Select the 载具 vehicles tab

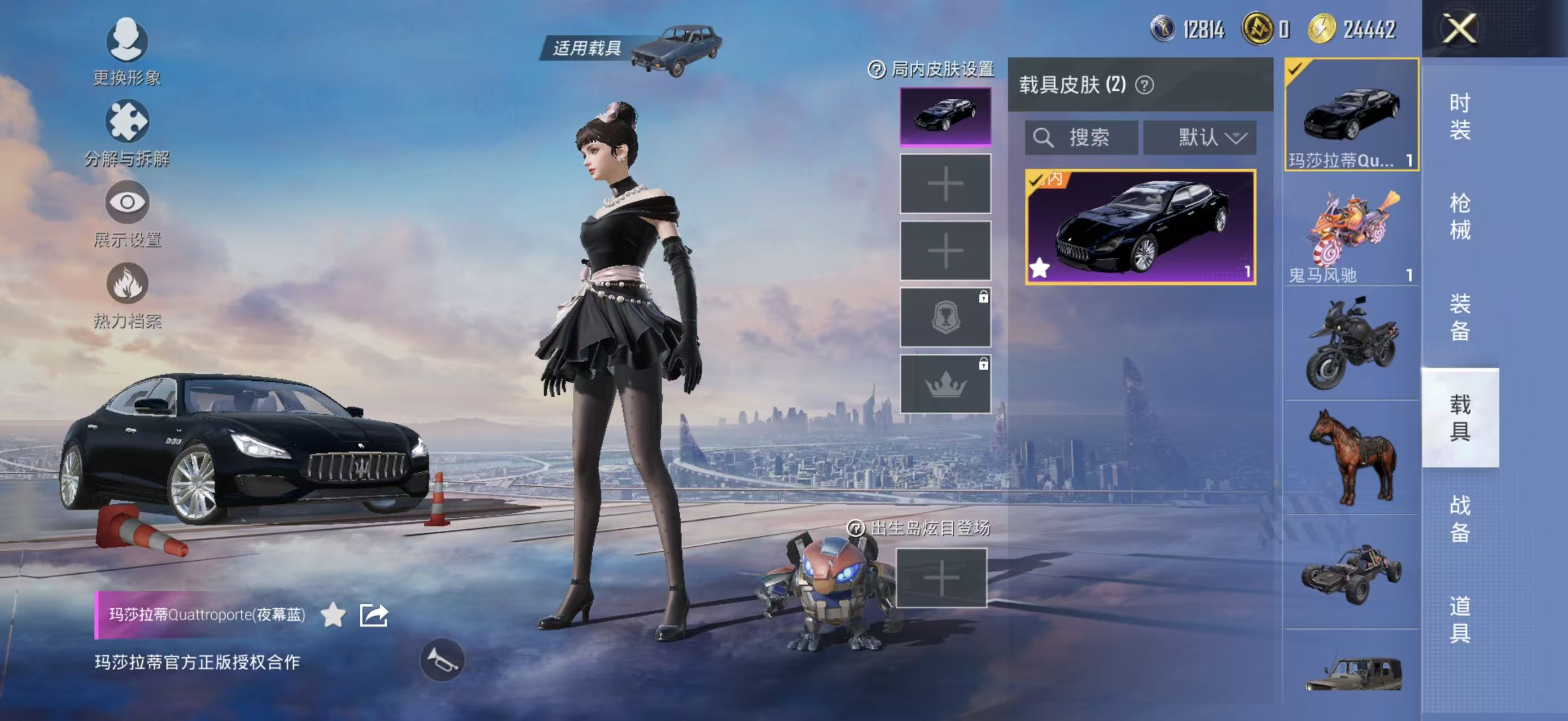pos(1459,417)
